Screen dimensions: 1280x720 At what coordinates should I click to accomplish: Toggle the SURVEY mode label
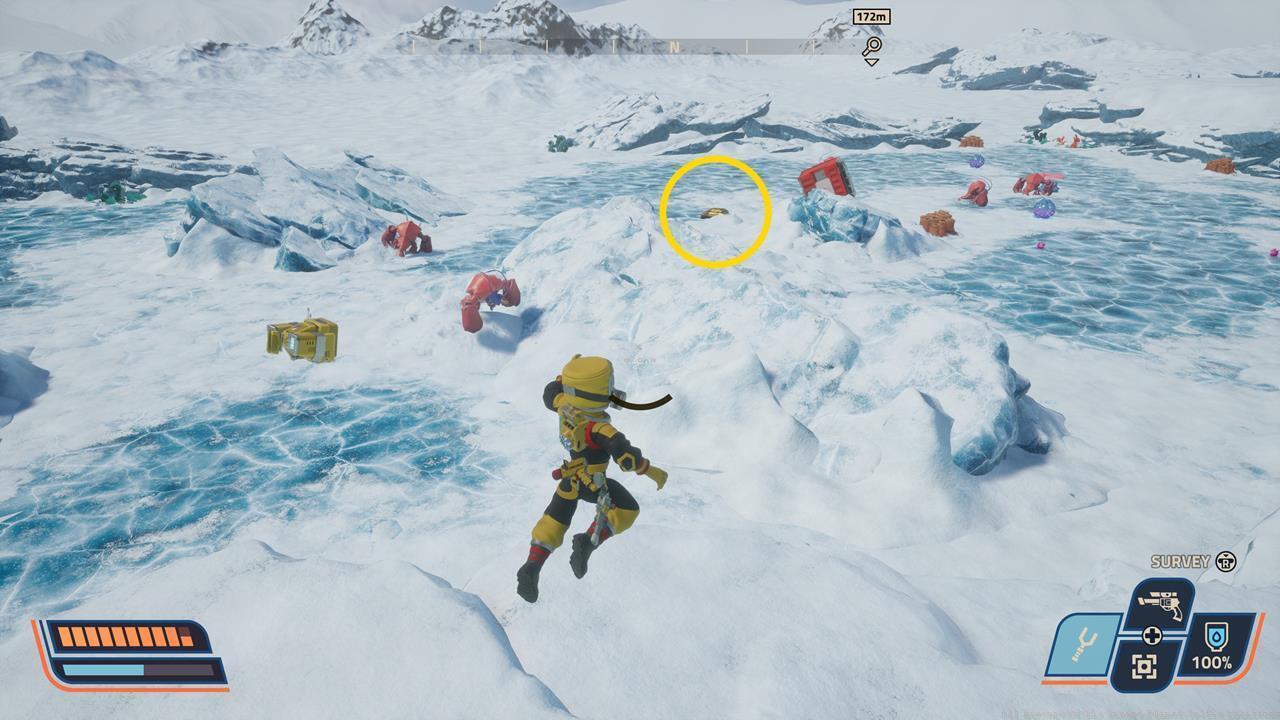click(x=1181, y=560)
